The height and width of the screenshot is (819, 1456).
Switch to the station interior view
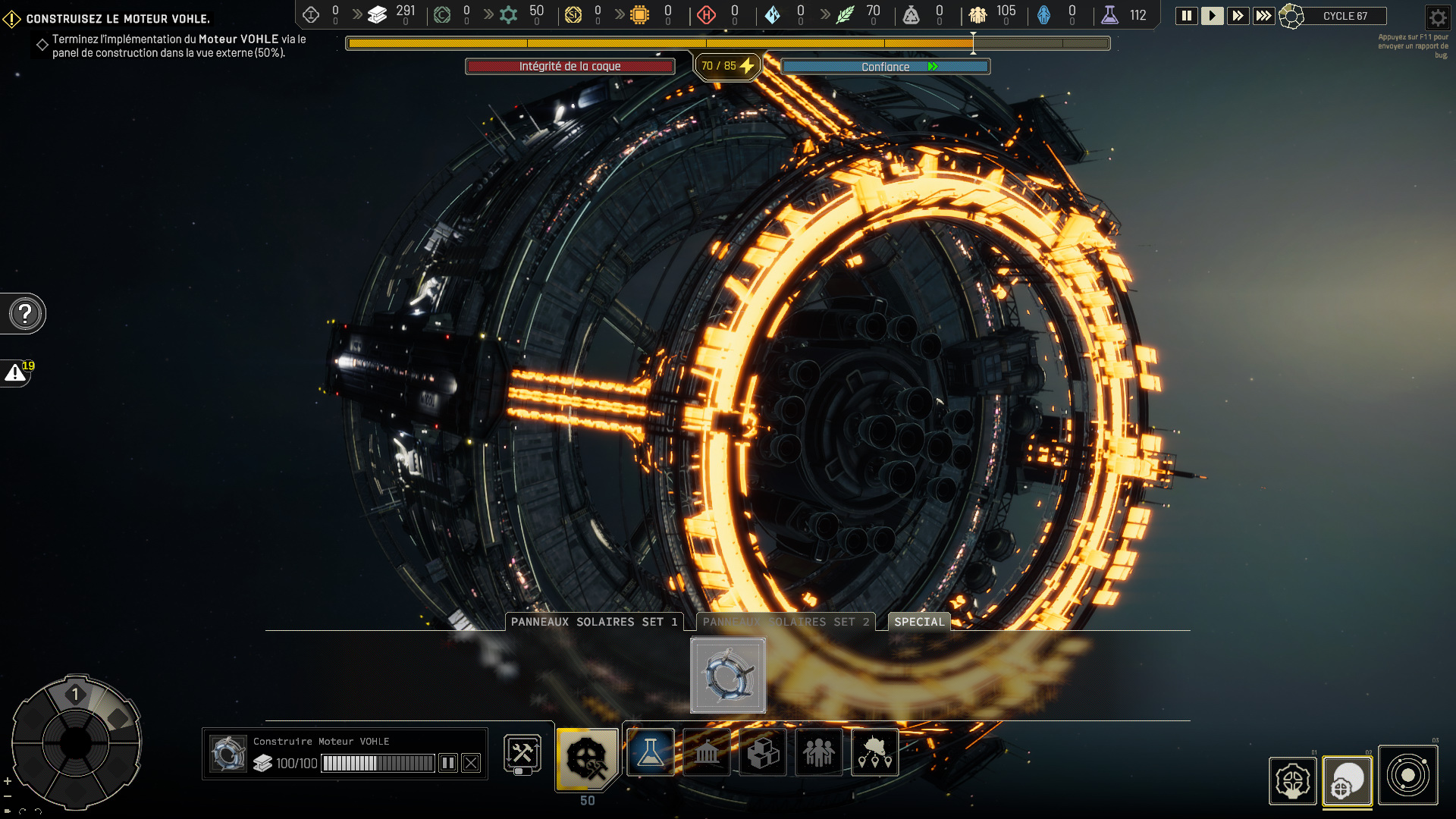click(1292, 780)
